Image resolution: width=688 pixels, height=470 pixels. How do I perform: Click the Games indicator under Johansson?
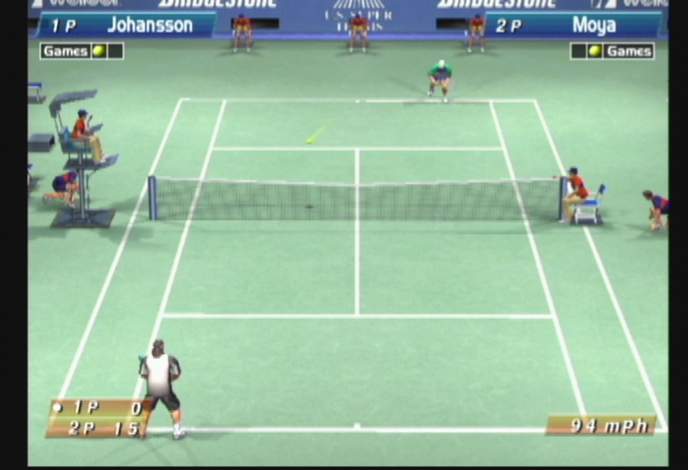81,51
